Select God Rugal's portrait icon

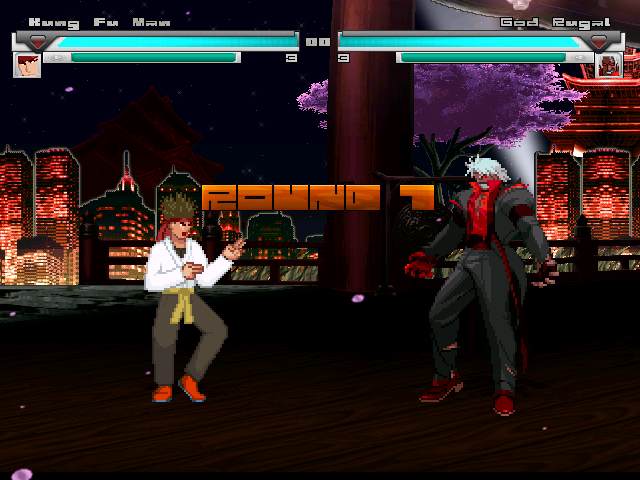(609, 65)
